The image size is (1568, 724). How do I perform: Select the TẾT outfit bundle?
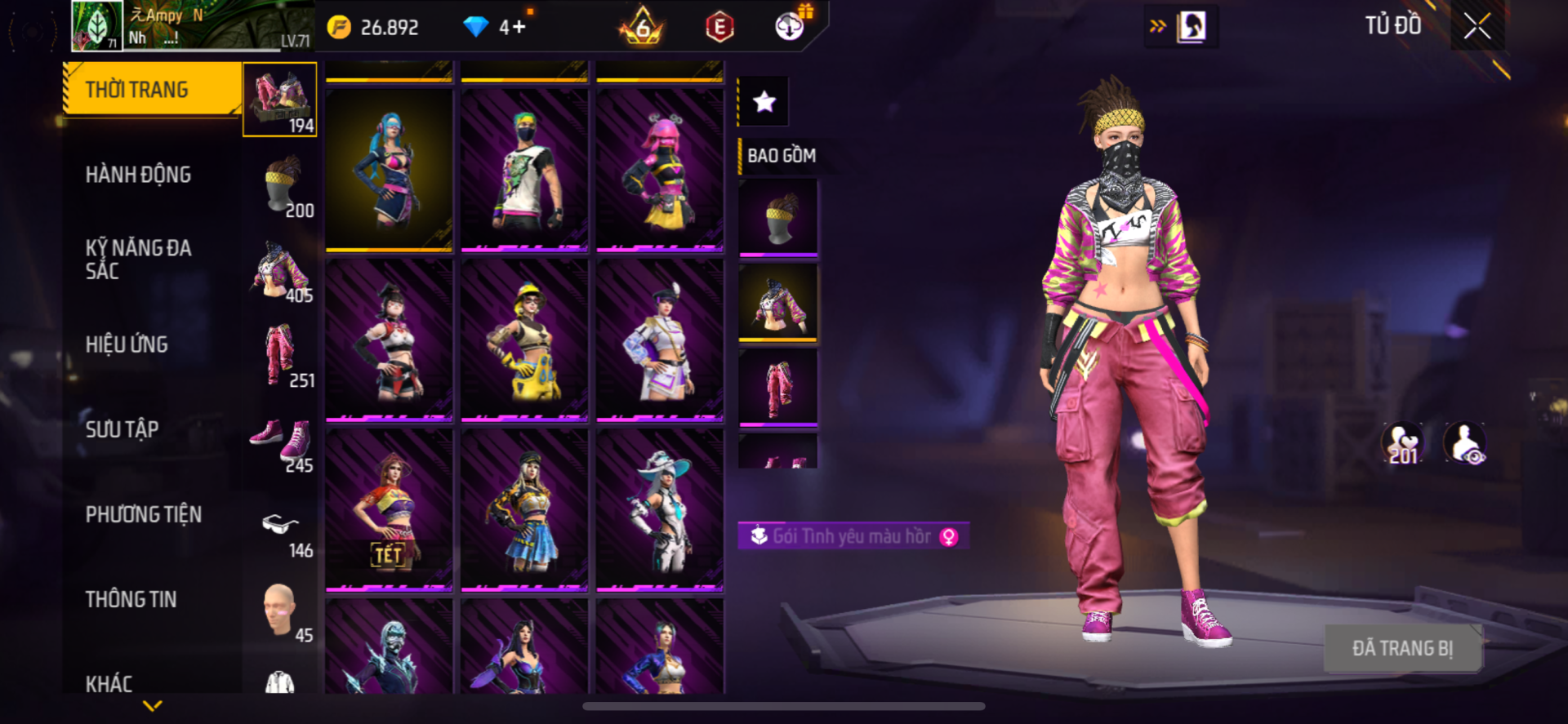(389, 509)
